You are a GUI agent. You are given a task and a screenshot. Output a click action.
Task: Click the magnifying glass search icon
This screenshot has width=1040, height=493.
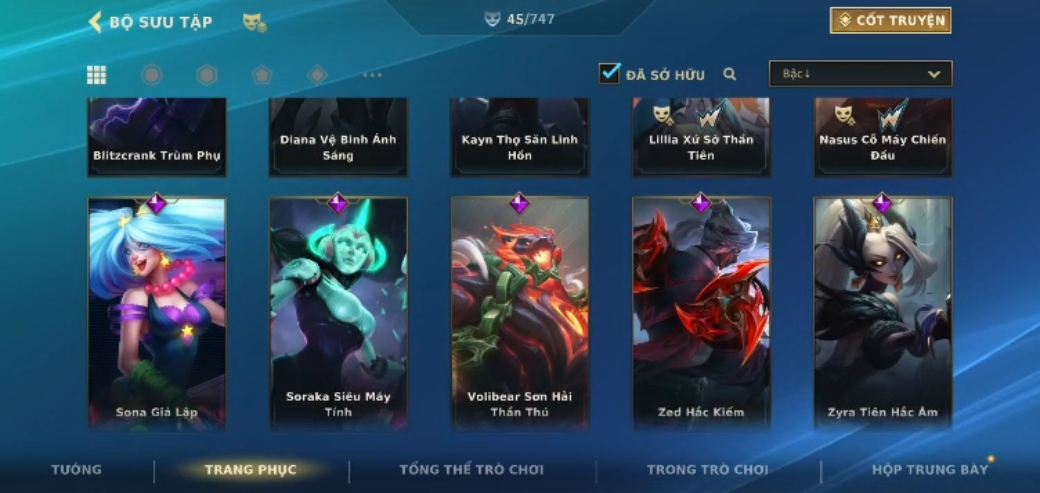[730, 74]
